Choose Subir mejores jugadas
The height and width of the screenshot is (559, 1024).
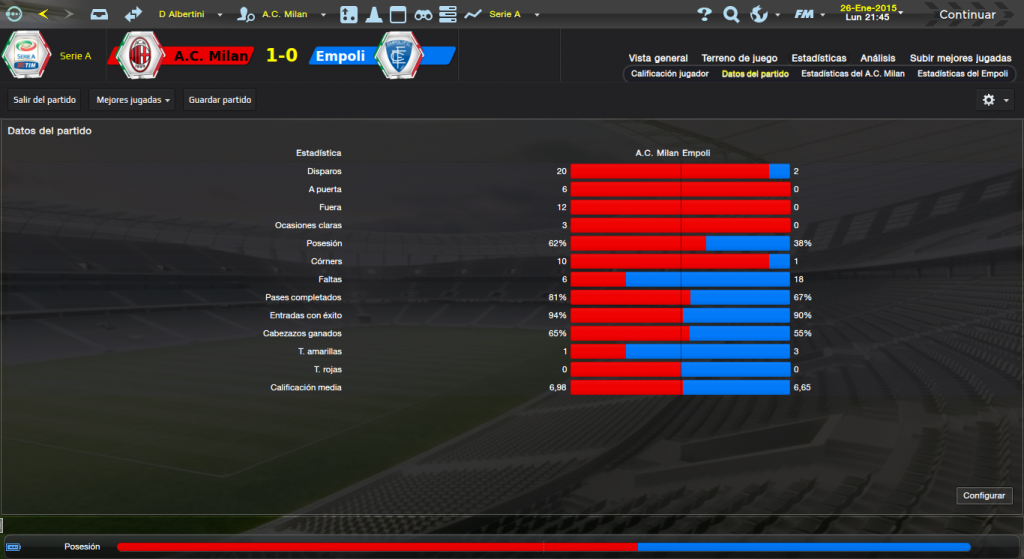click(960, 58)
